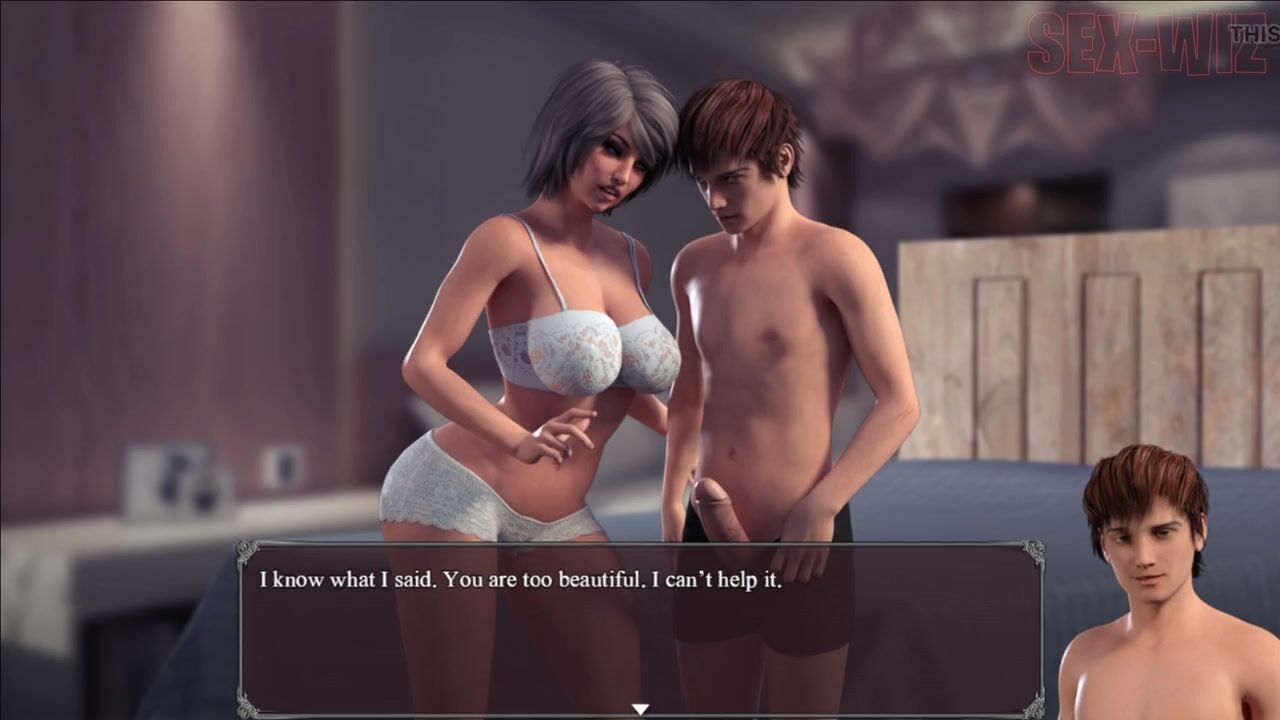Click the white continue arrow under the dialogue
This screenshot has width=1280, height=720.
coord(640,709)
